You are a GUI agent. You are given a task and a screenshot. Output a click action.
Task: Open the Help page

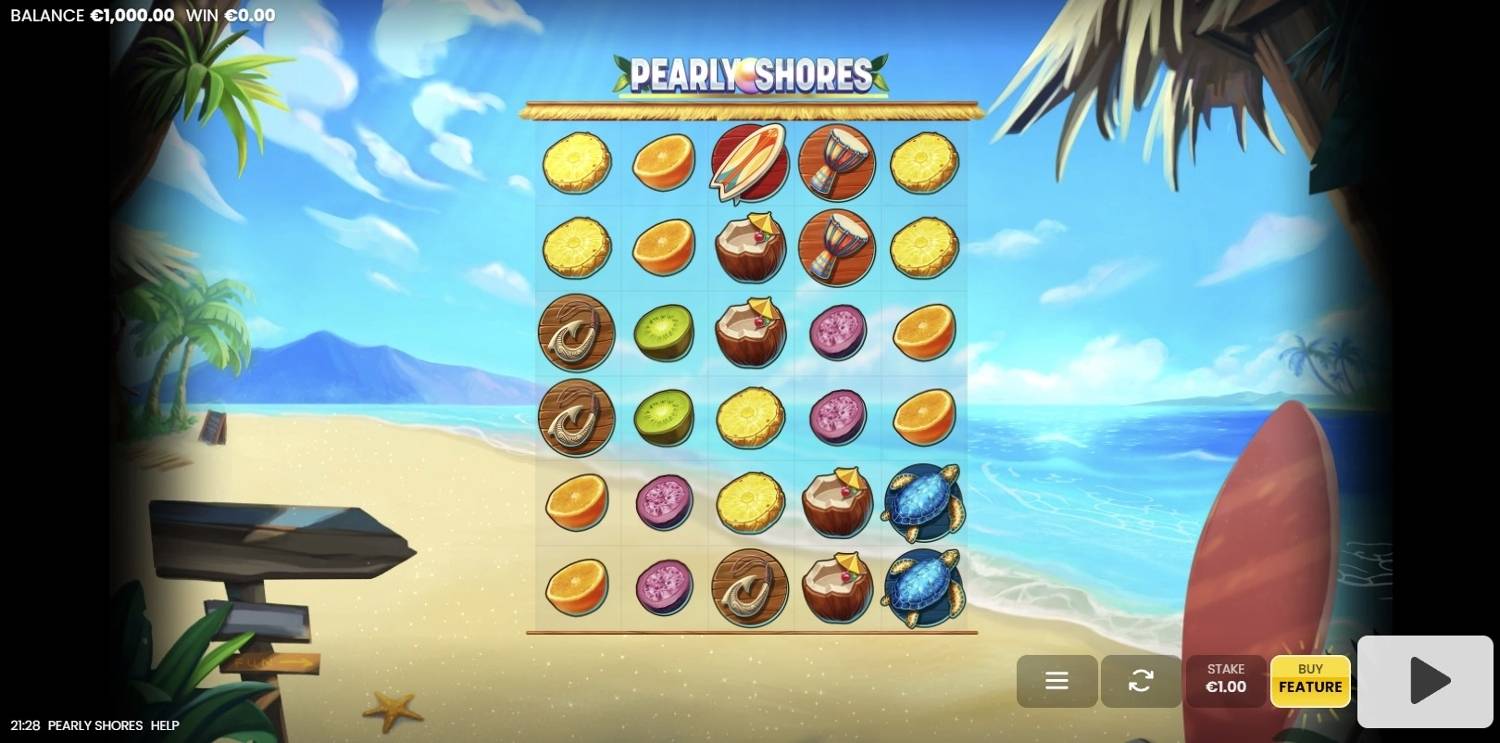coord(163,725)
